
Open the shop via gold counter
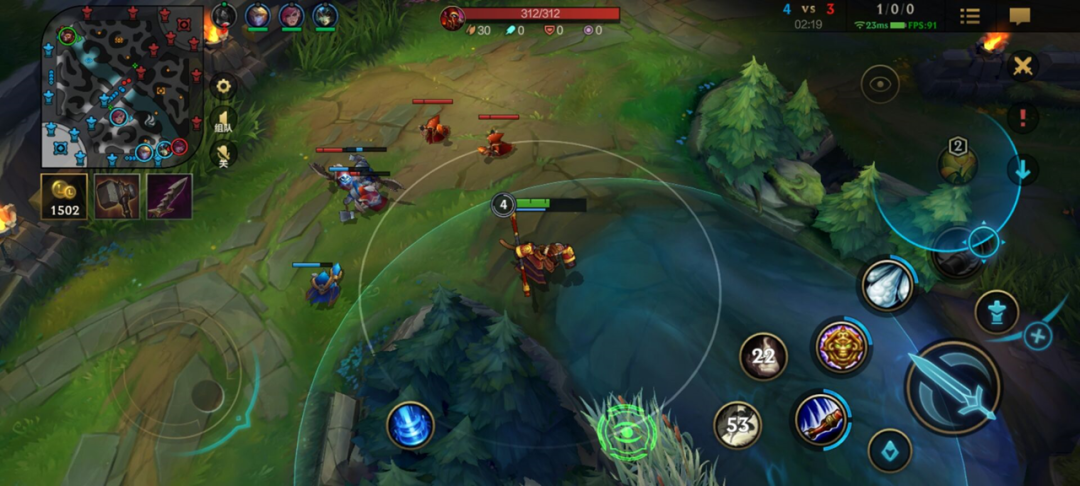click(64, 196)
